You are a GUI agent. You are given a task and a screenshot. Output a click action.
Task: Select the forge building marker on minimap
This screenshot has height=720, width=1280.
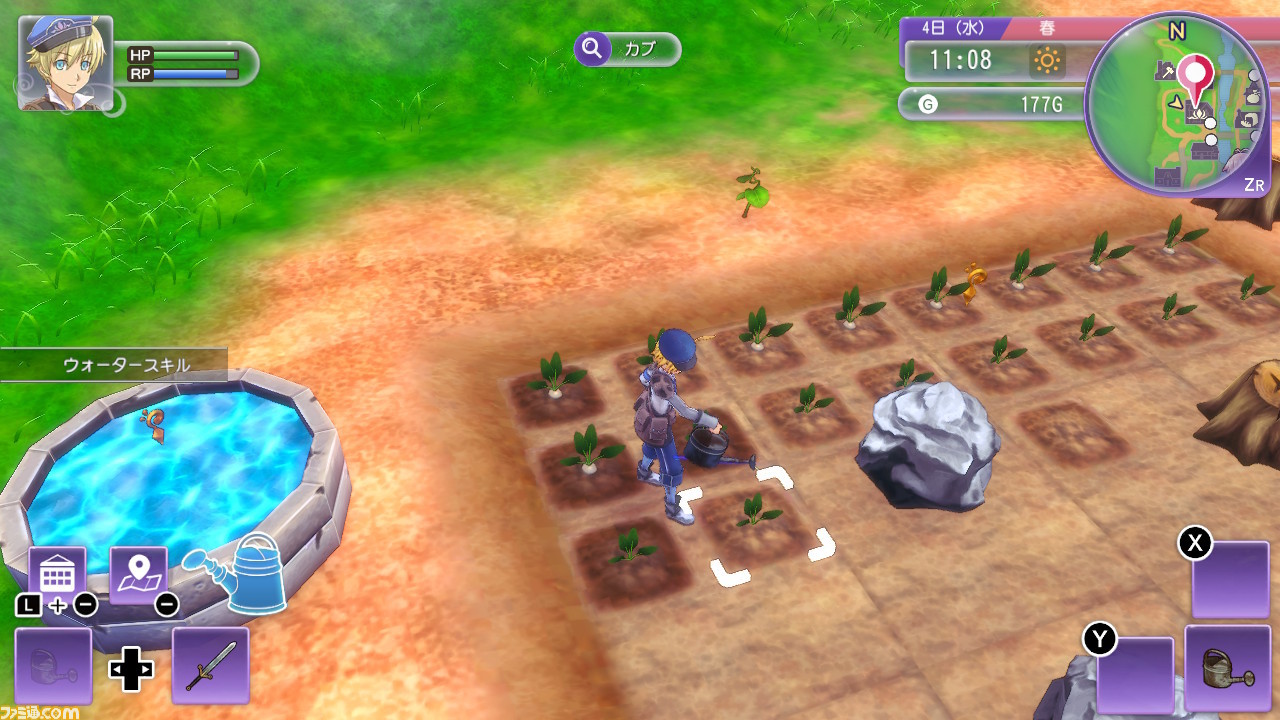[1166, 71]
